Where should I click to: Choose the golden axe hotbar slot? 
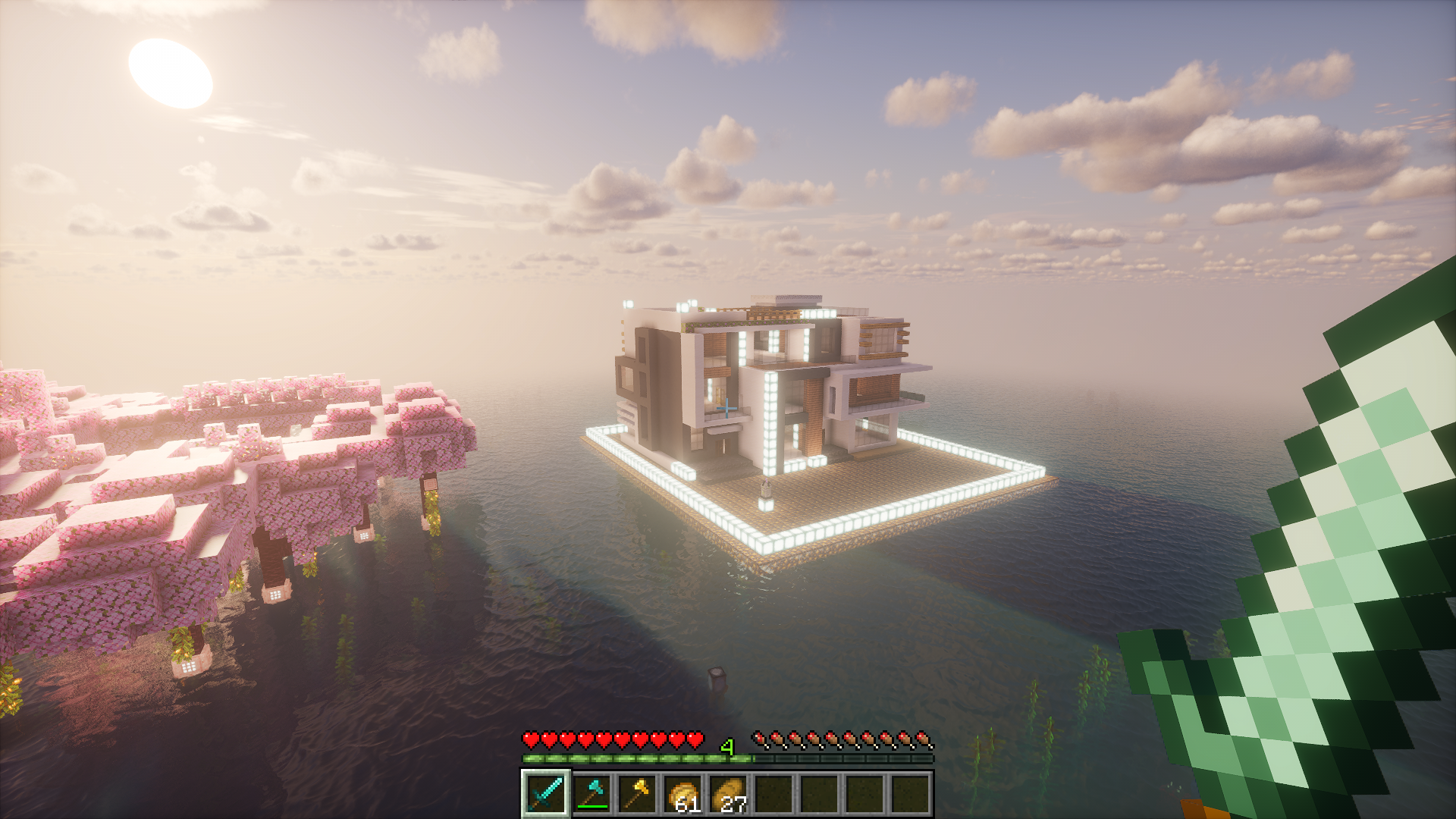tap(637, 793)
